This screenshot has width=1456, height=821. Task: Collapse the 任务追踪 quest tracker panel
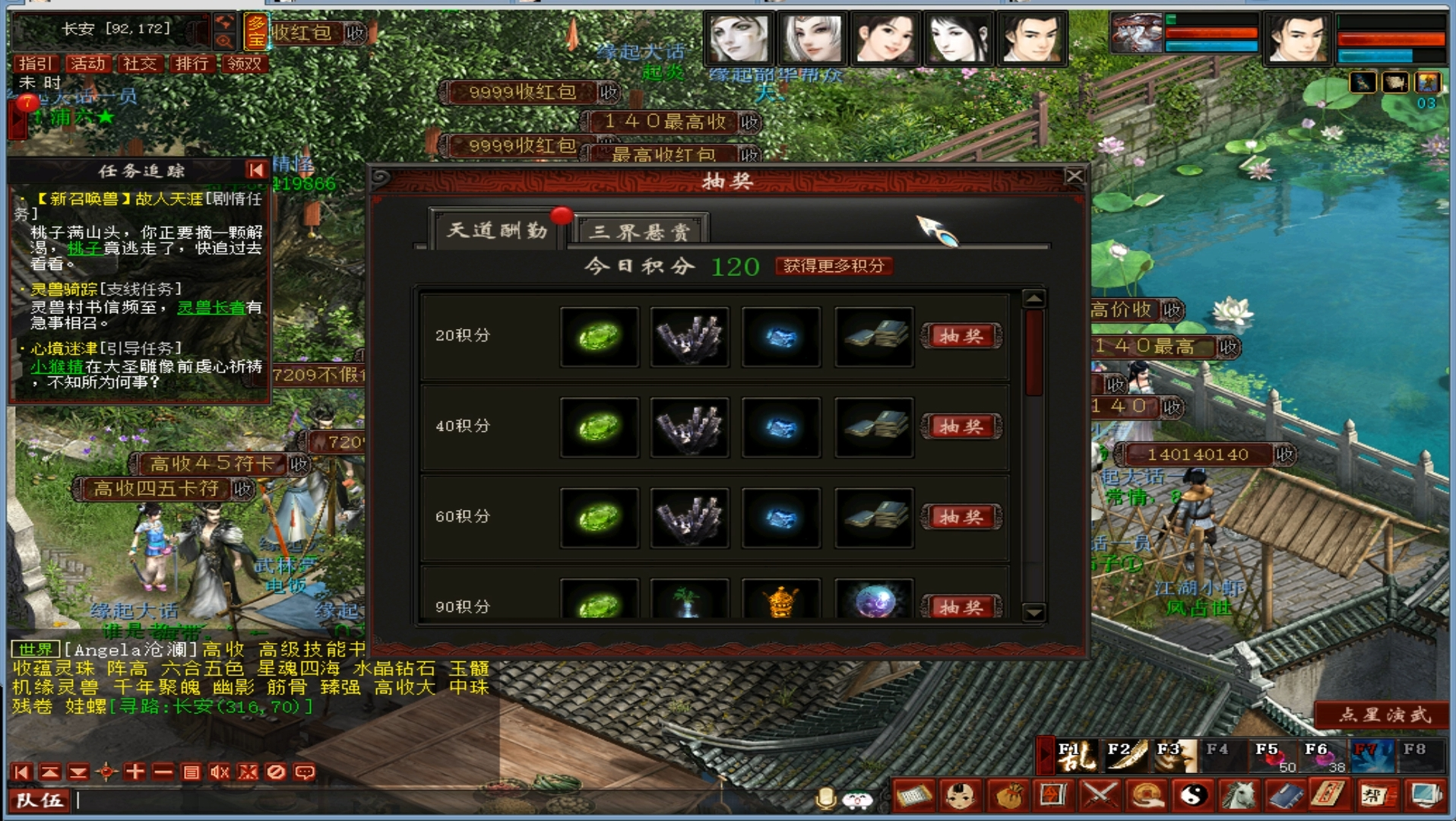(255, 171)
